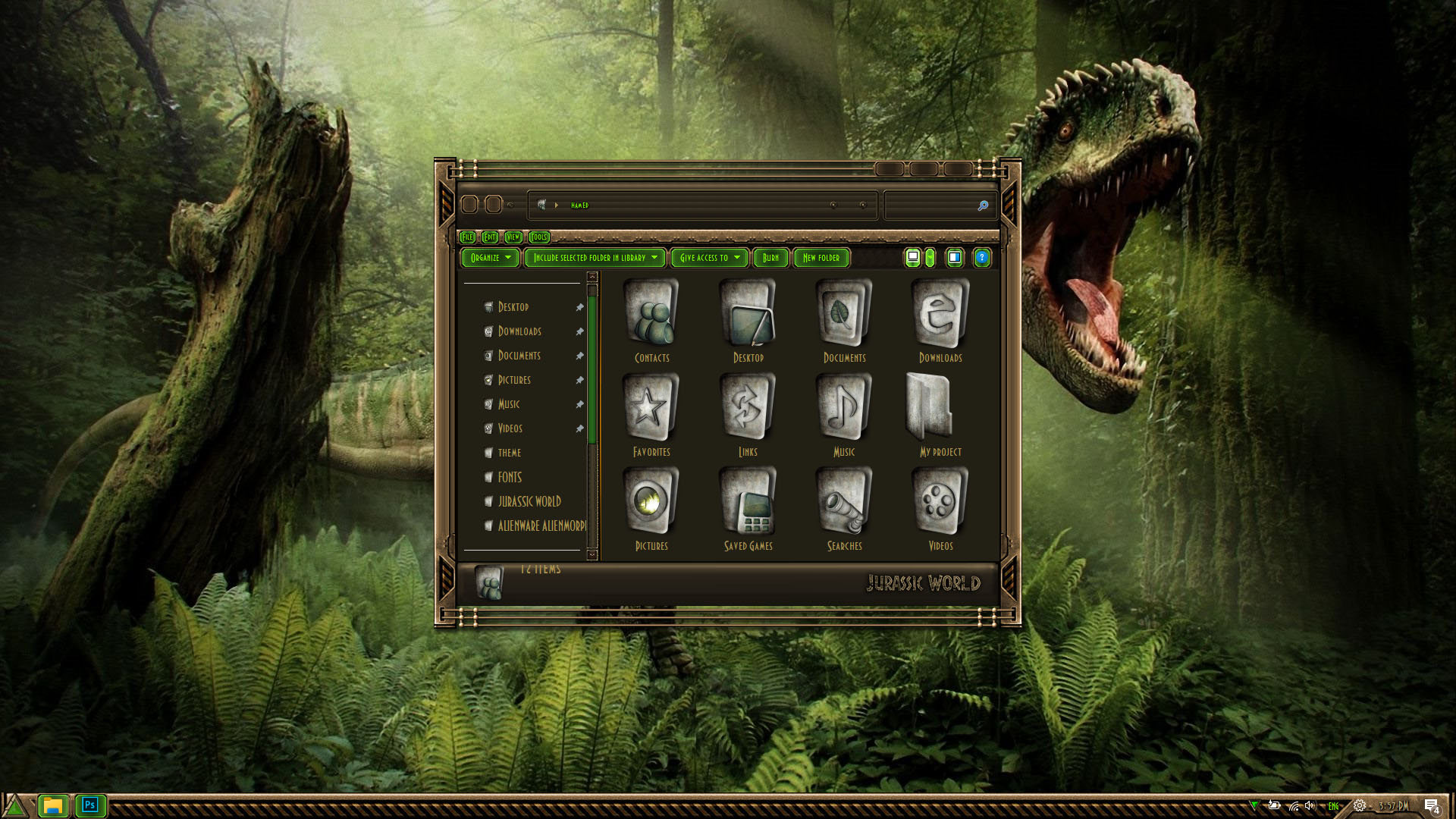This screenshot has width=1456, height=819.
Task: Open the Organize dropdown
Action: click(x=491, y=258)
